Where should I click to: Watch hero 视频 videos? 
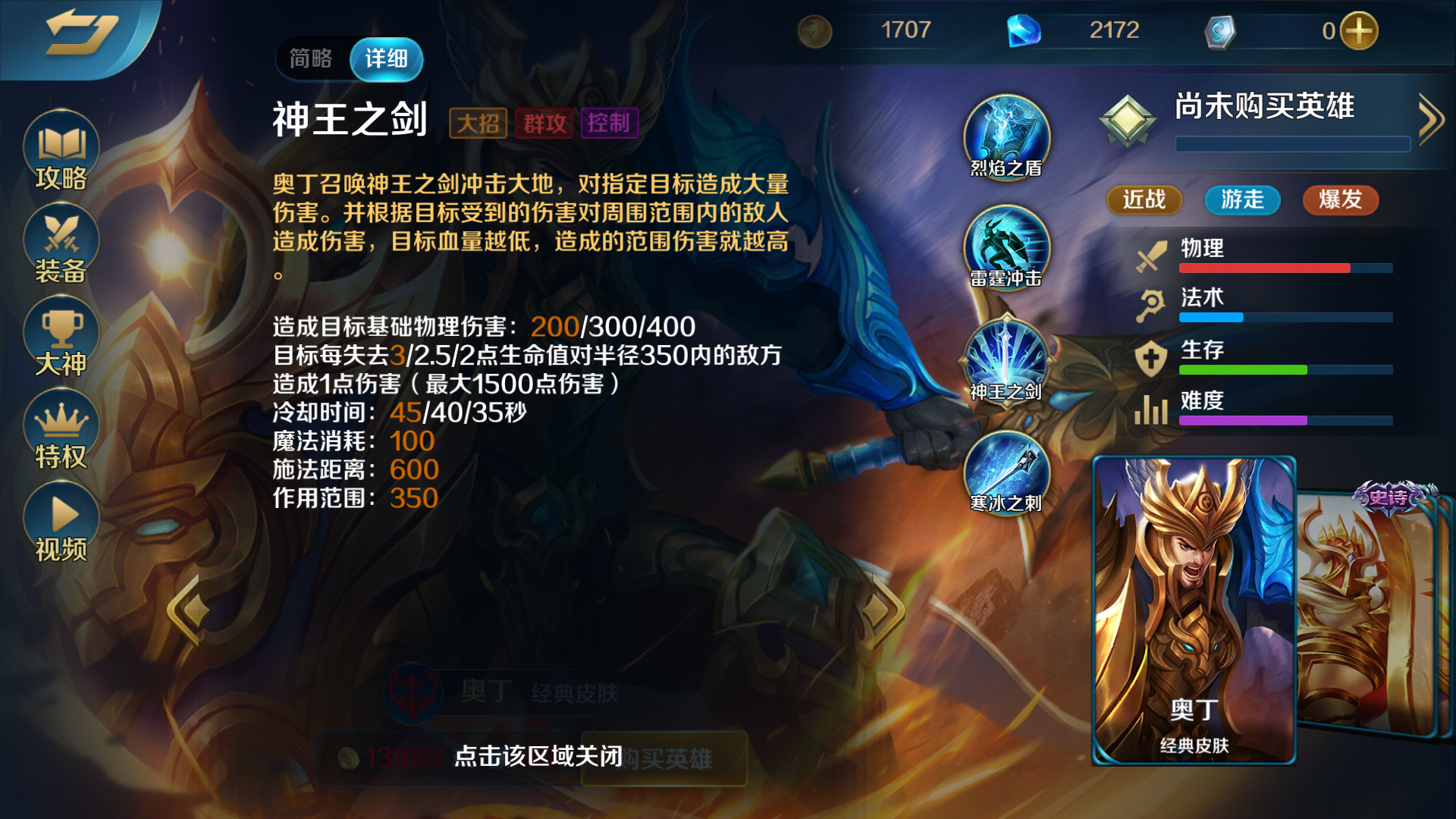[61, 523]
